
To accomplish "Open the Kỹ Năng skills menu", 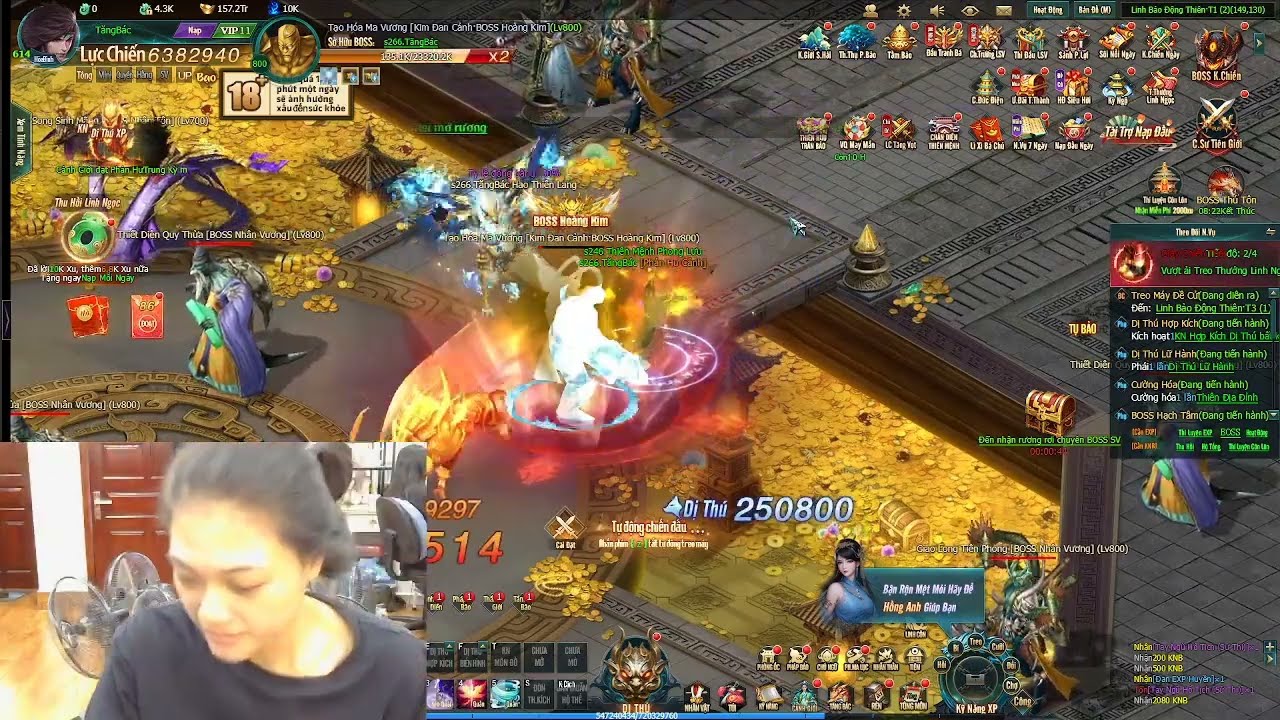I will [768, 697].
